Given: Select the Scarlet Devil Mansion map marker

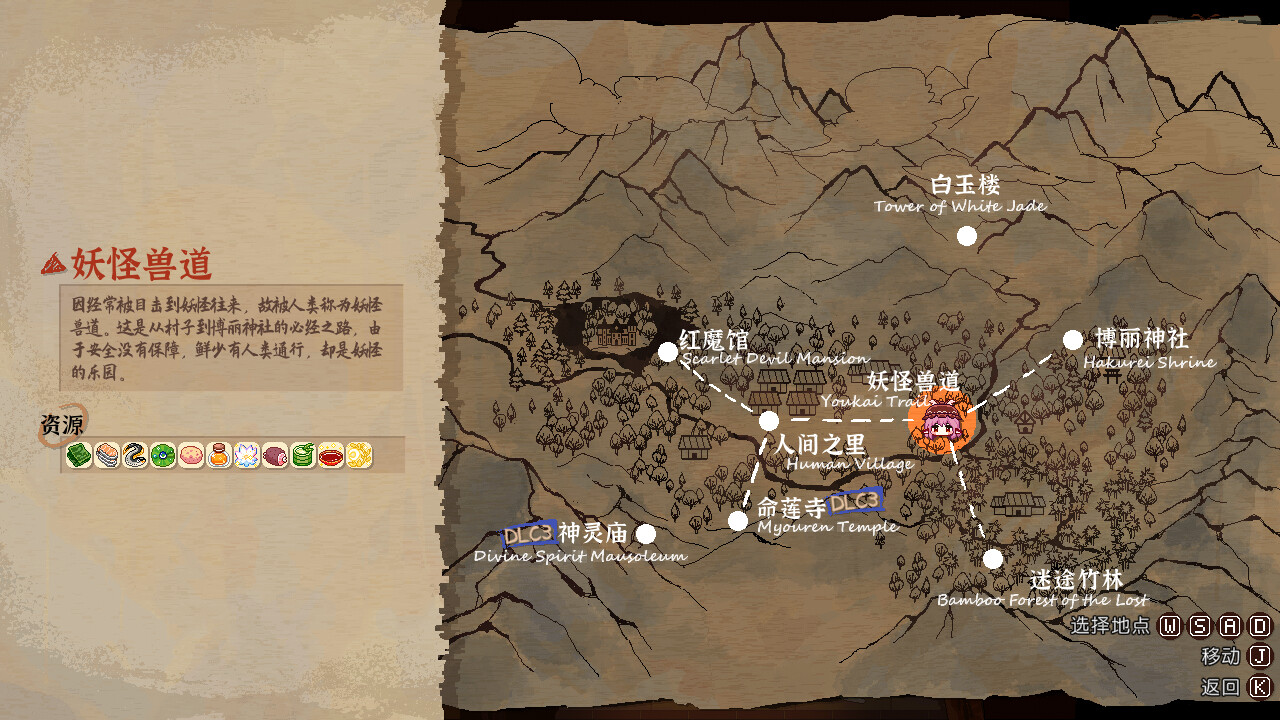Looking at the screenshot, I should pos(668,351).
